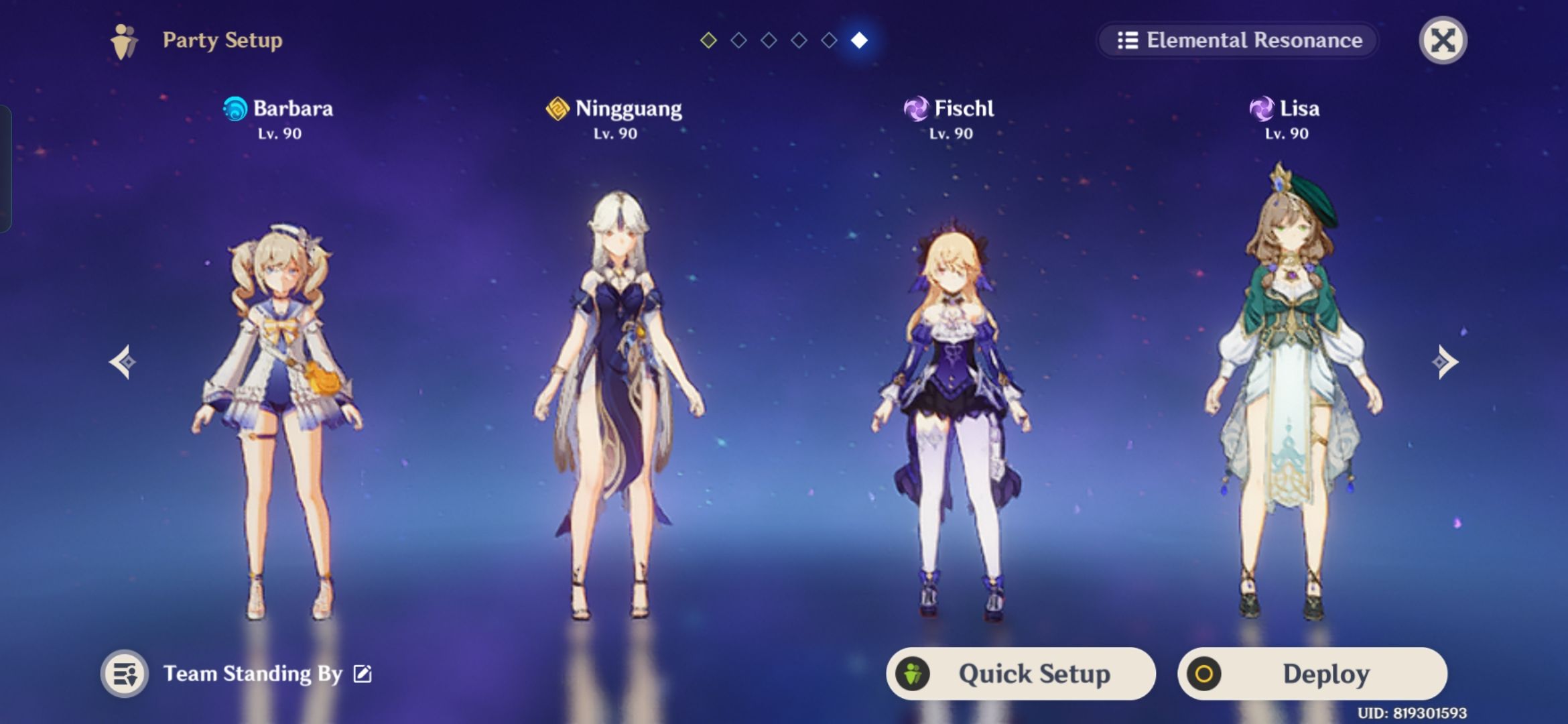Click Fischl's Electro element icon

[917, 109]
